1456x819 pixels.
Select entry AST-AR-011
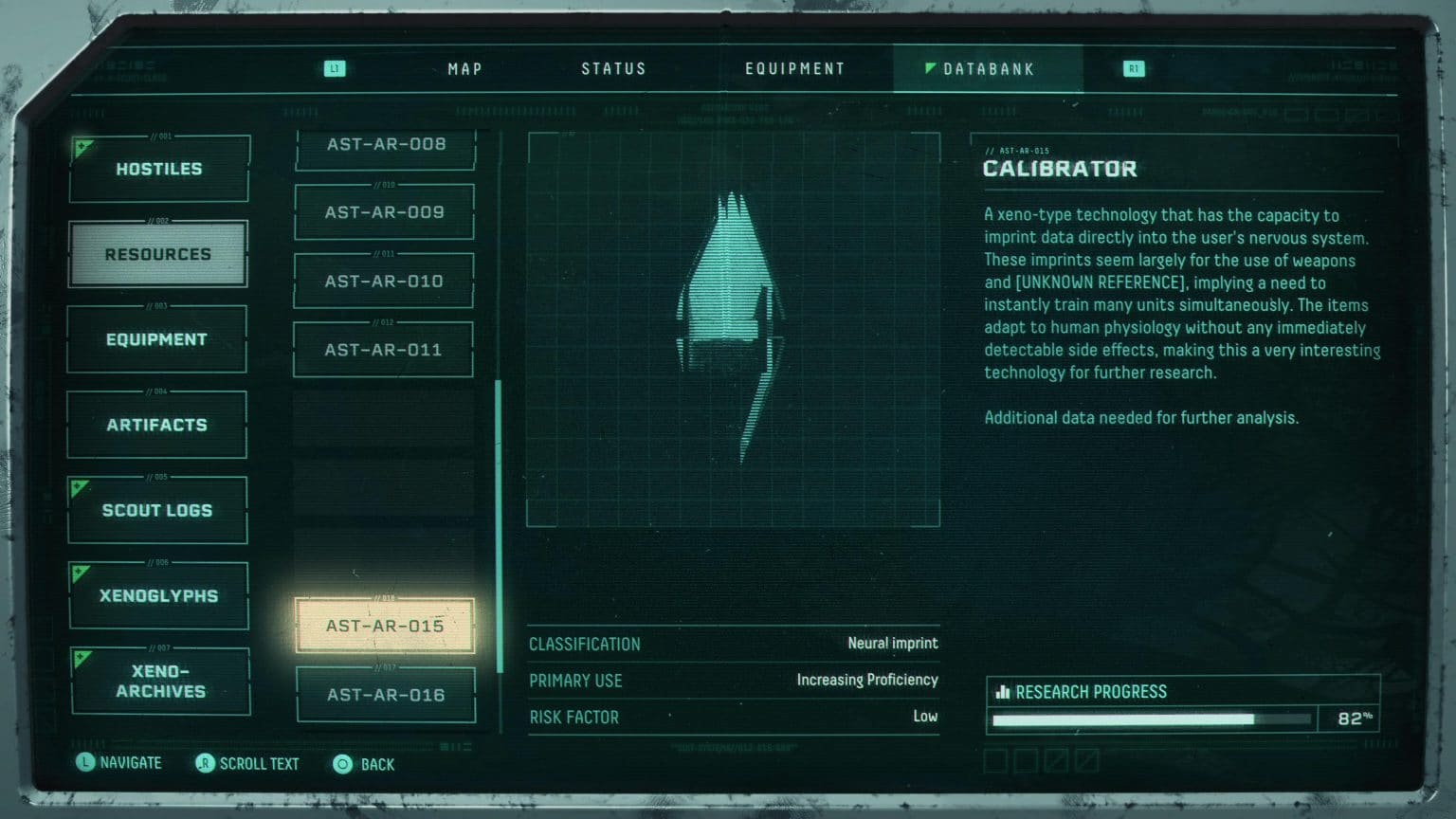point(383,350)
